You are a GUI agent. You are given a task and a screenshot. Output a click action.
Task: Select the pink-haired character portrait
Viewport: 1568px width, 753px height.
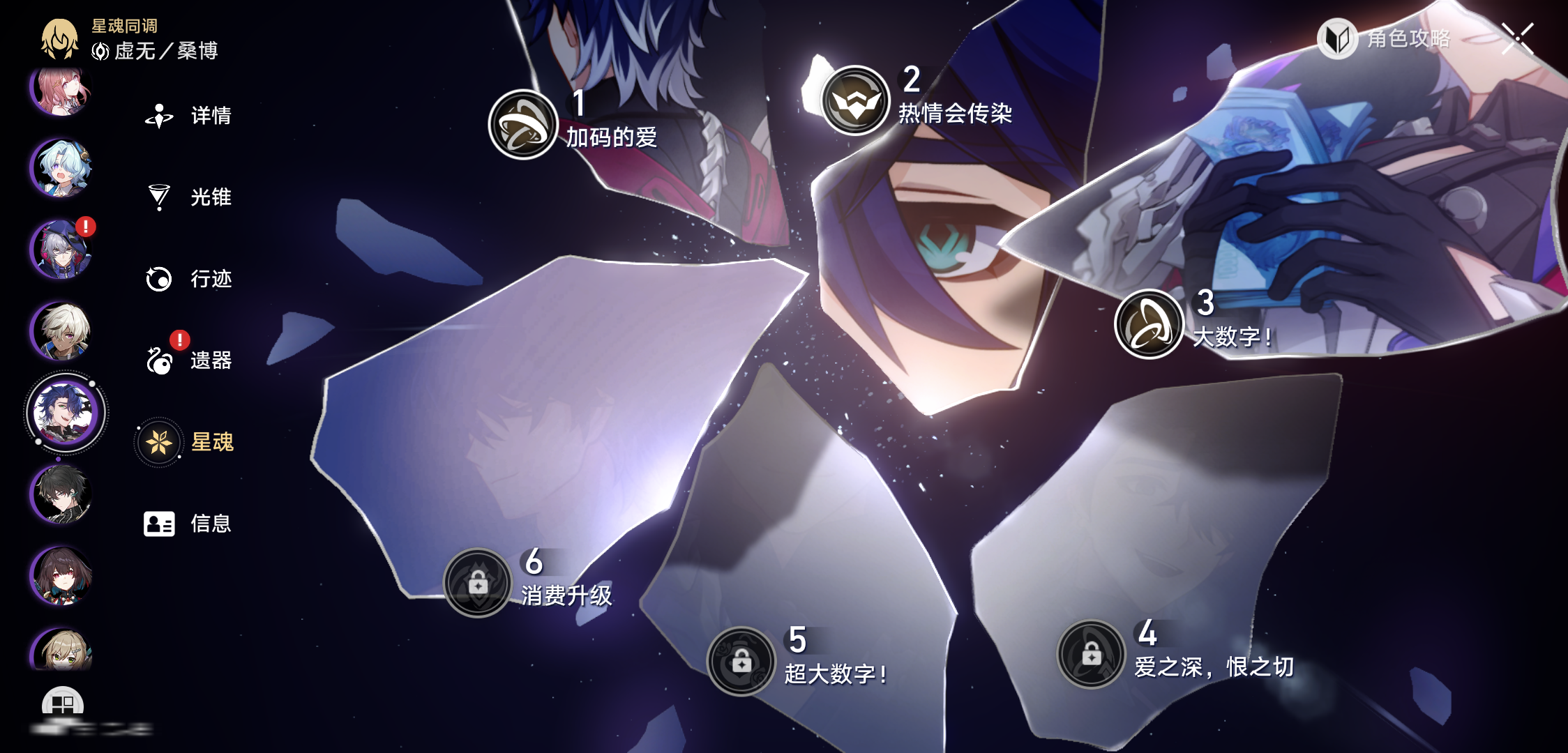pyautogui.click(x=62, y=89)
